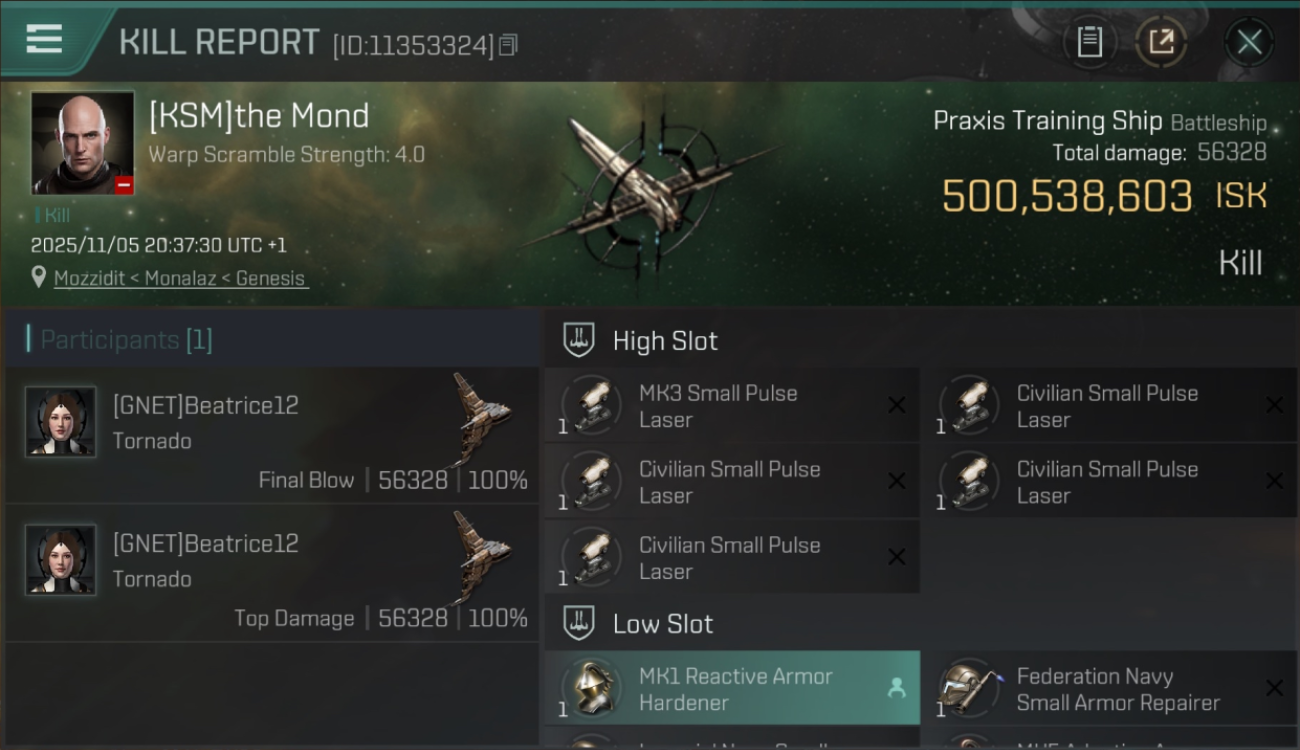Click the MK1 Reactive Armor Hardener icon
Viewport: 1300px width, 750px height.
click(592, 688)
